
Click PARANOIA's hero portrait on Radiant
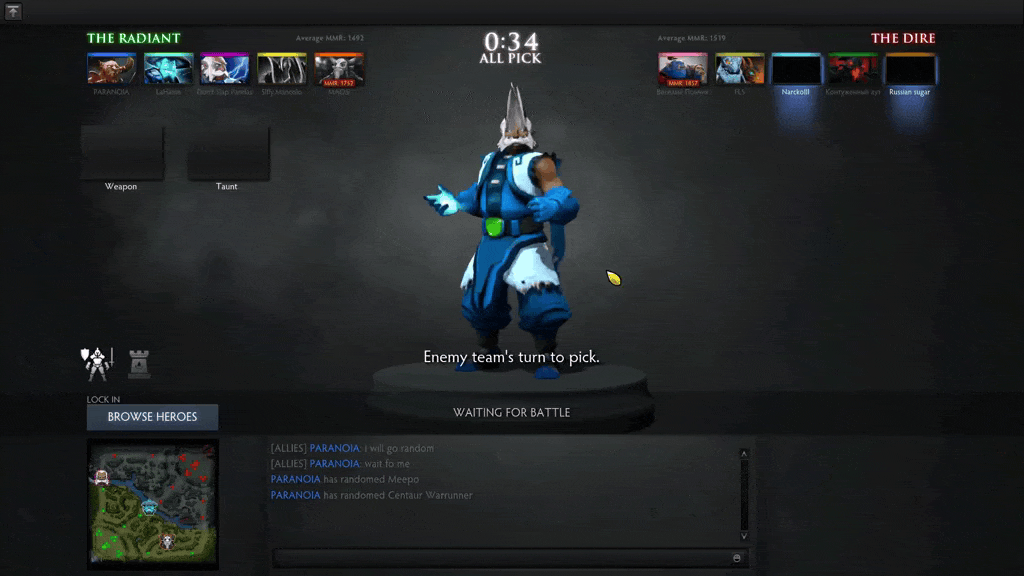point(111,69)
